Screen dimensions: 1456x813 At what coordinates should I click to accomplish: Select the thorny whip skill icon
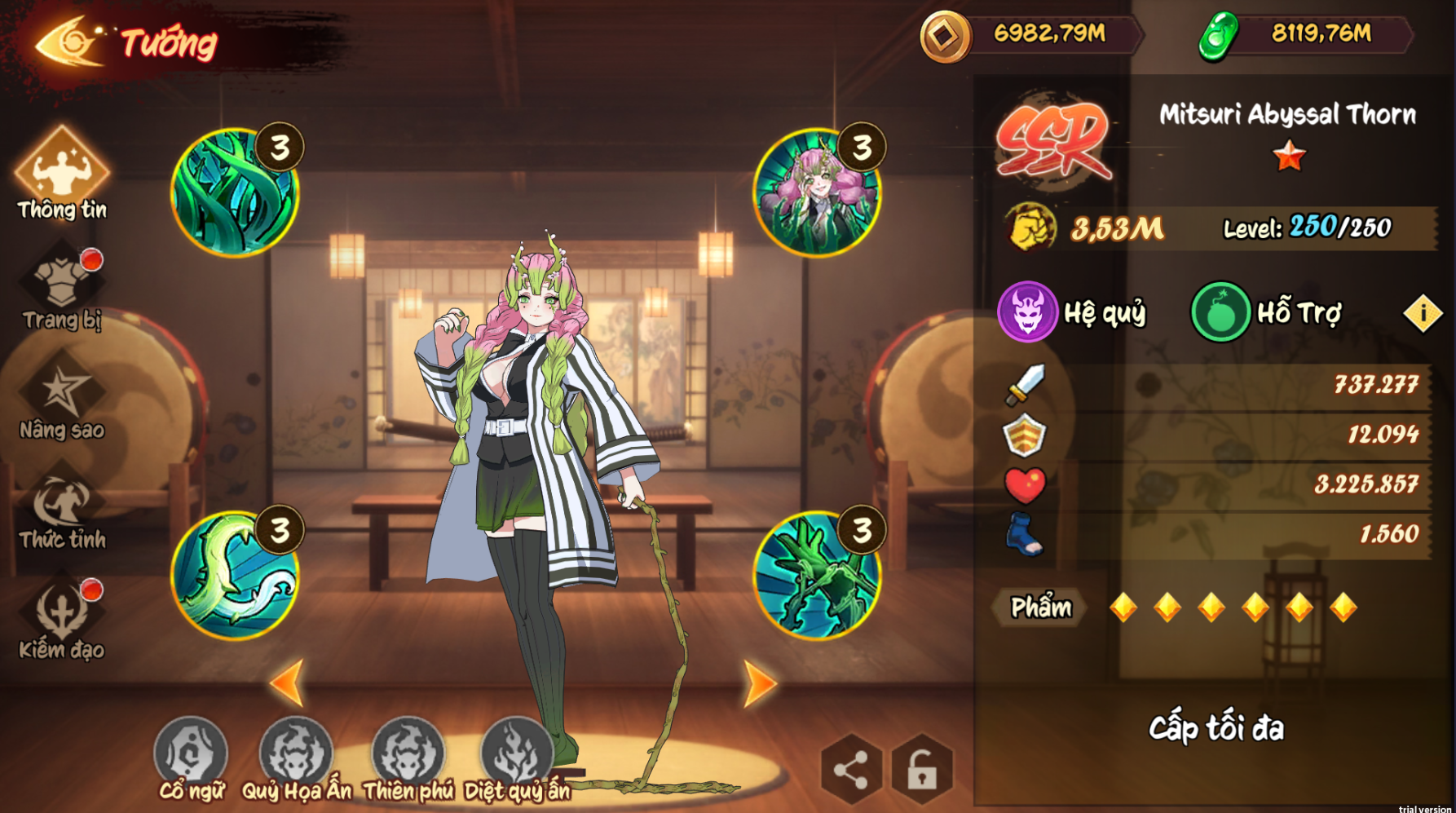tap(235, 575)
